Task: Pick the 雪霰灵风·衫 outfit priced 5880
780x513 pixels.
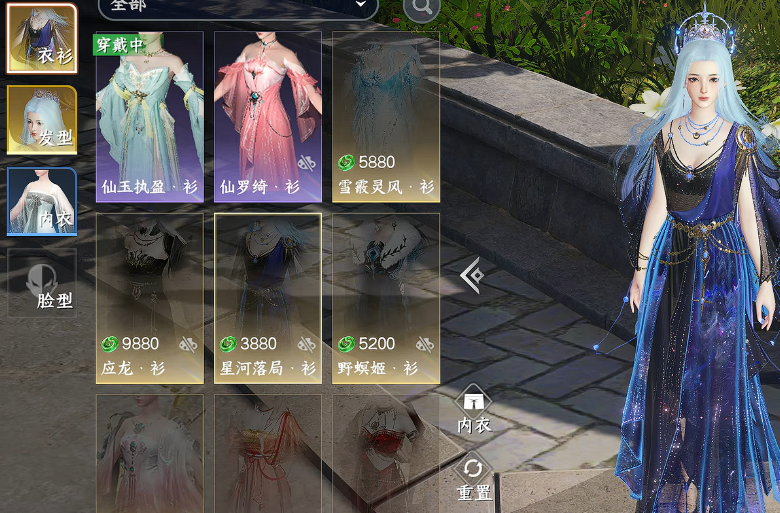Action: click(385, 116)
